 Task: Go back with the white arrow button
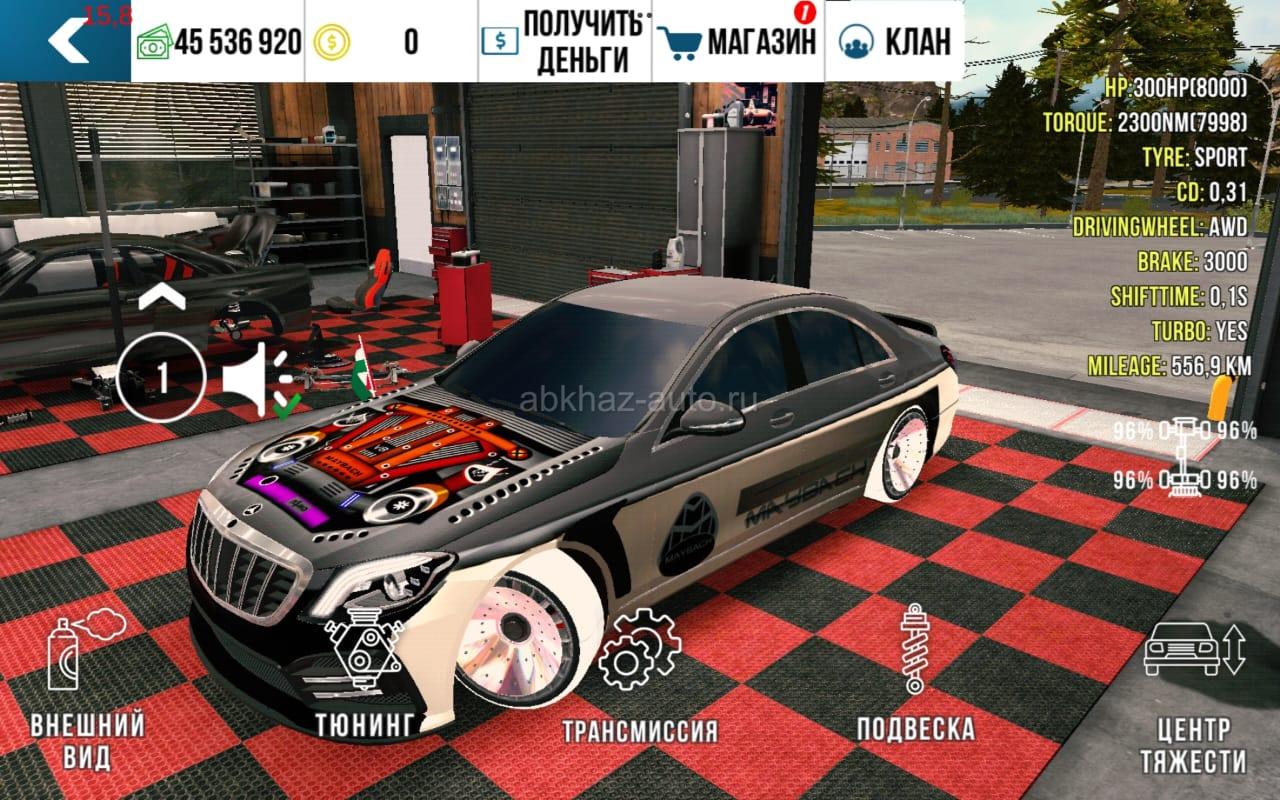66,41
